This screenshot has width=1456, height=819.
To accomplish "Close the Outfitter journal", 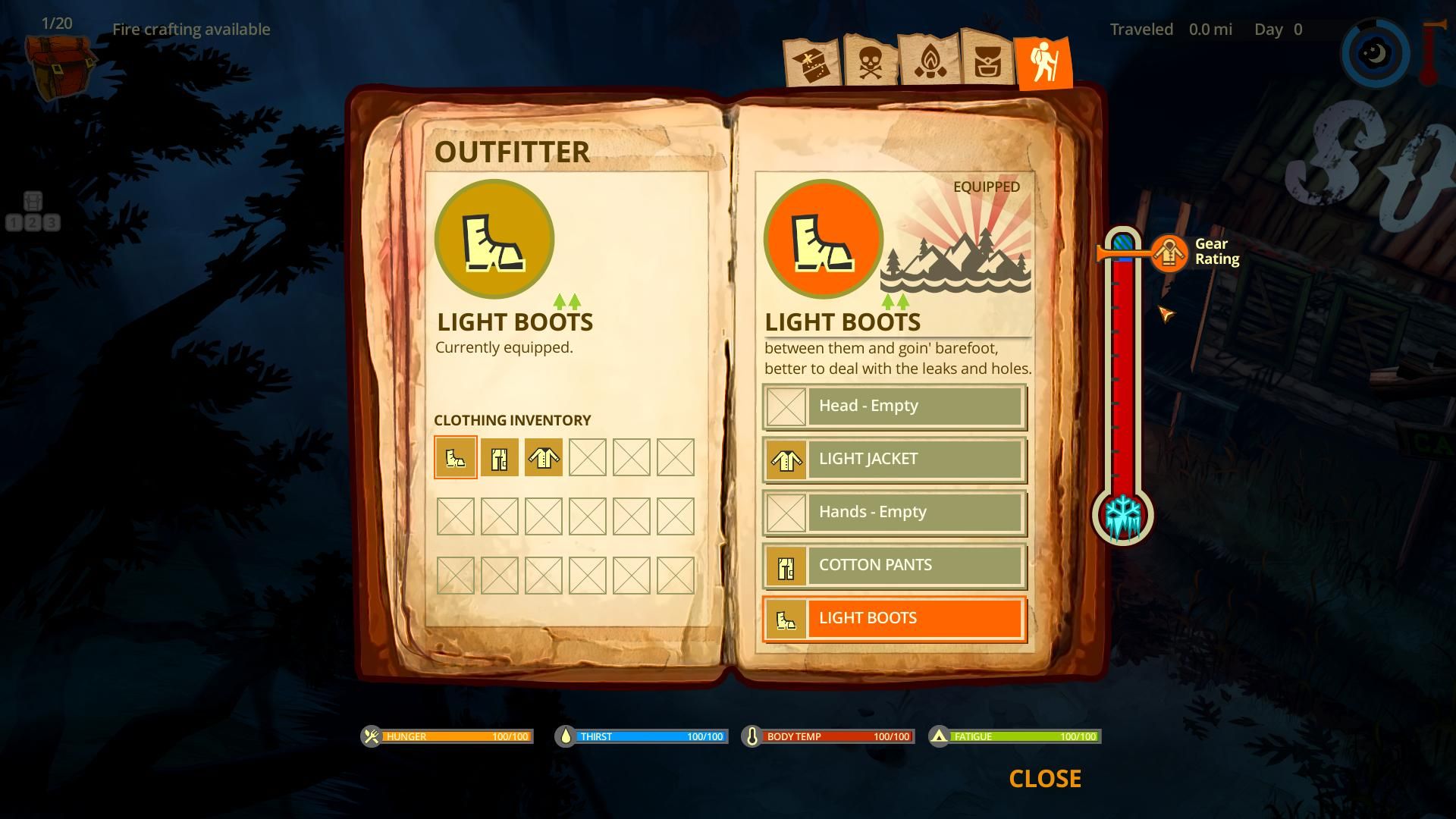I will [1044, 779].
